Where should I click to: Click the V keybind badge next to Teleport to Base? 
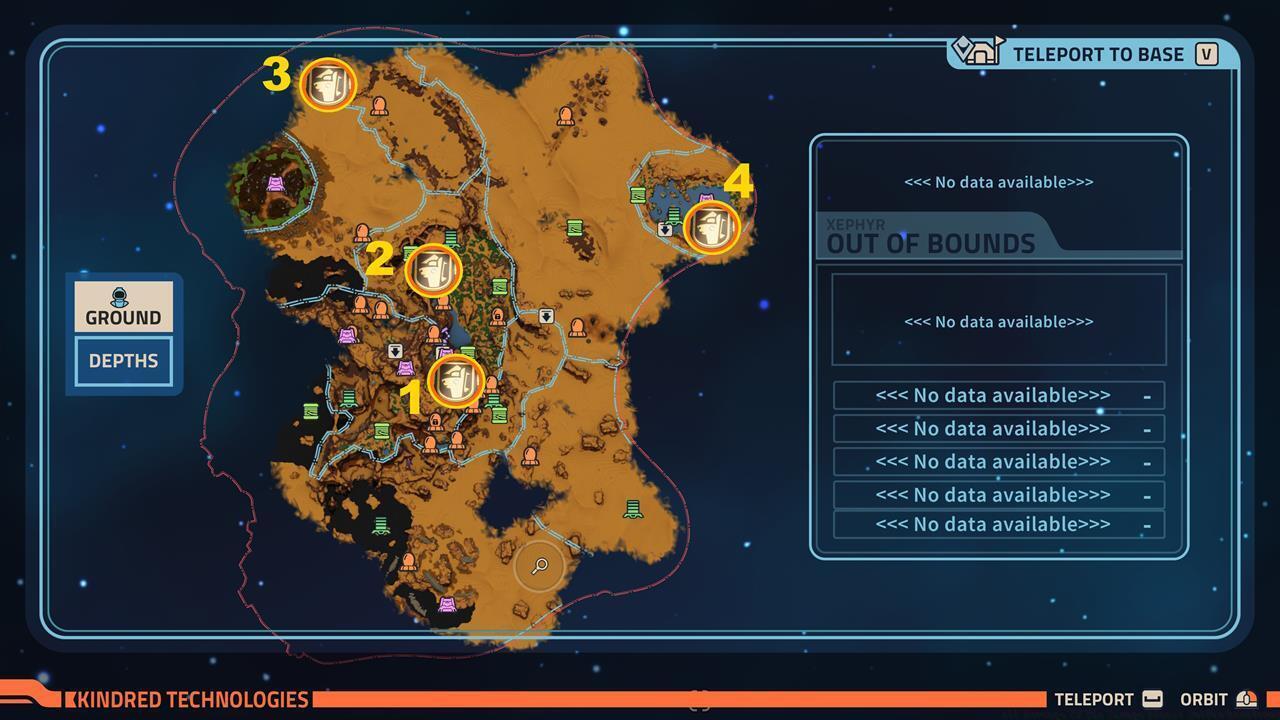pyautogui.click(x=1207, y=54)
